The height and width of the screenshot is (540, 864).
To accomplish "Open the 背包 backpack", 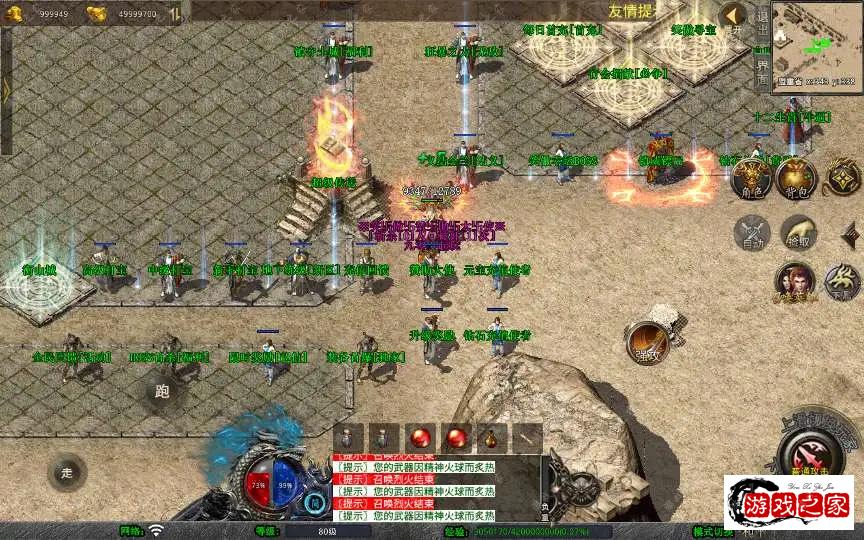I will tap(796, 178).
